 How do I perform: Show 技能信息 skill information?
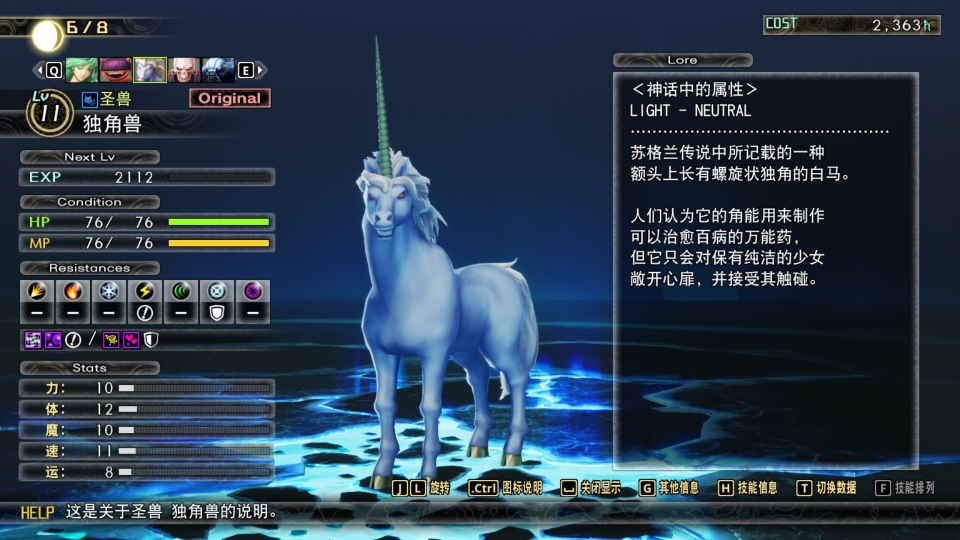pyautogui.click(x=747, y=488)
